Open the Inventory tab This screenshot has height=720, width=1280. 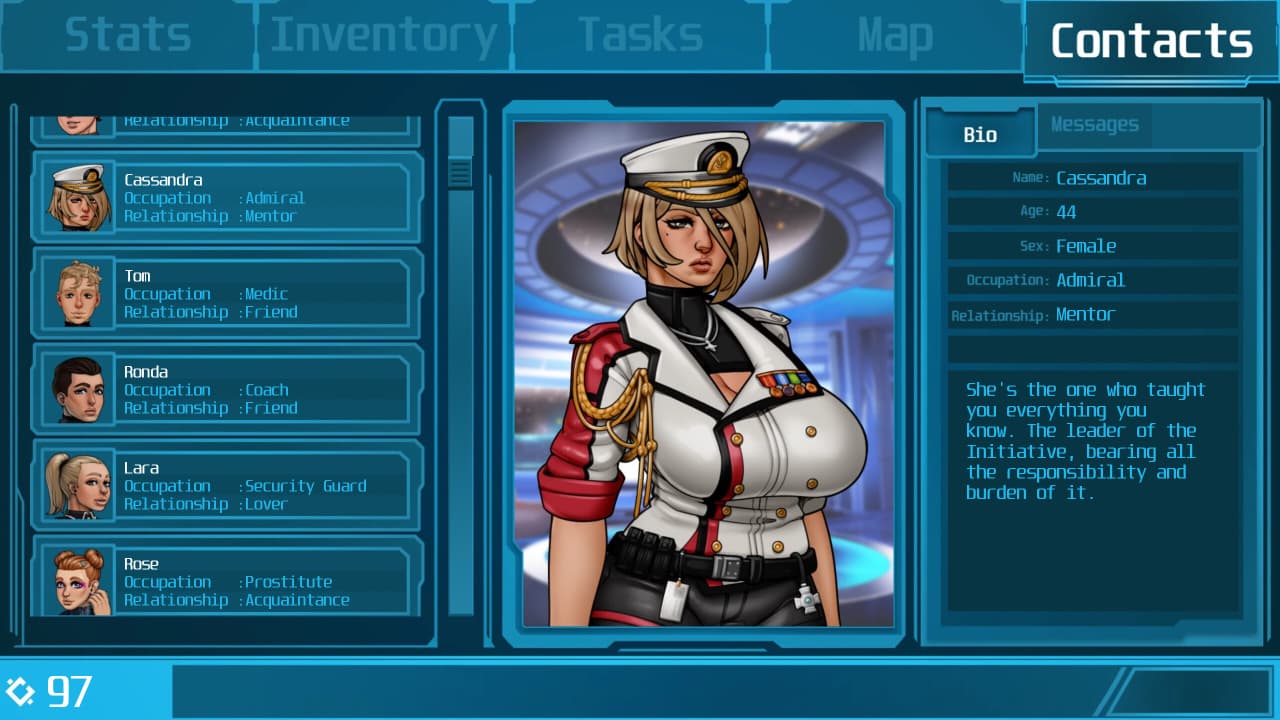tap(384, 36)
